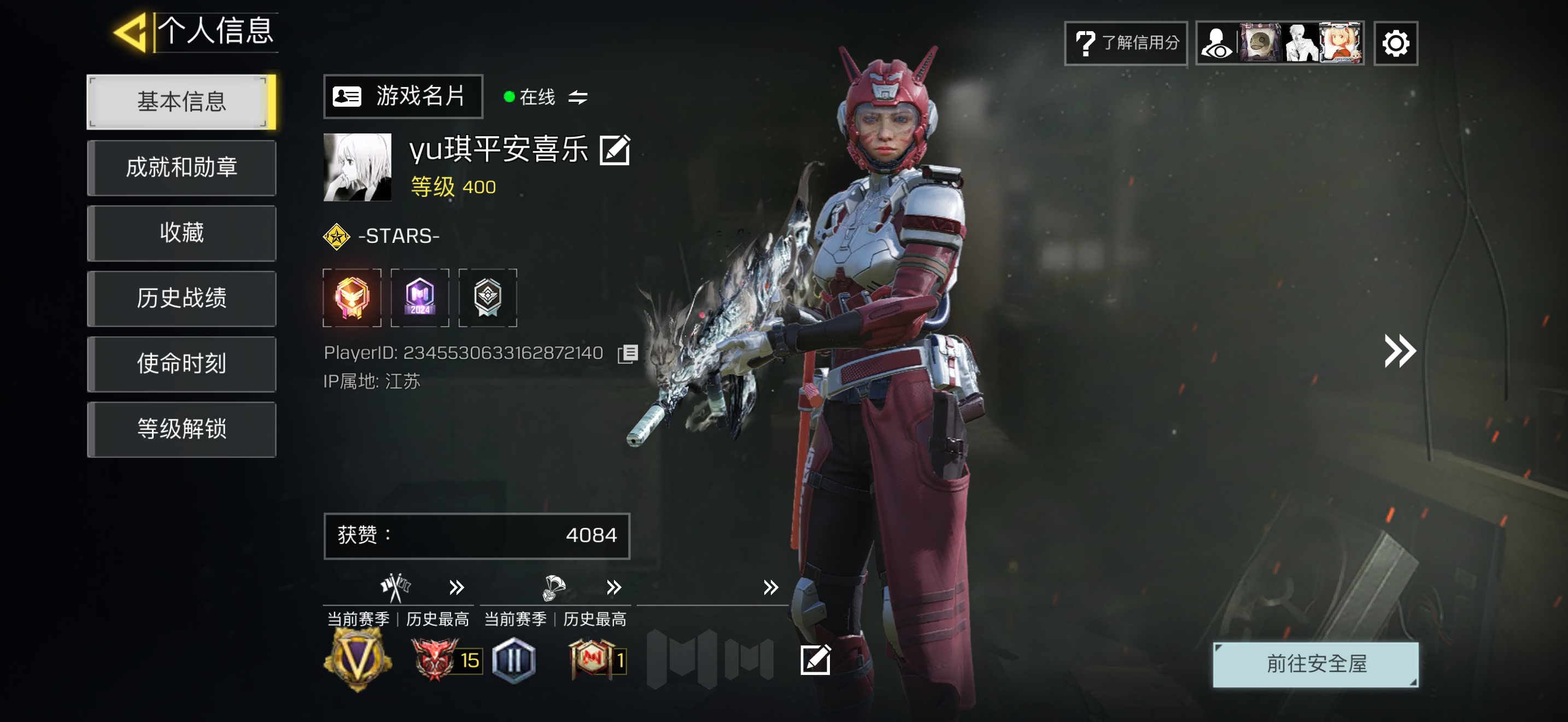
Task: Copy the PlayerID number
Action: tap(628, 354)
